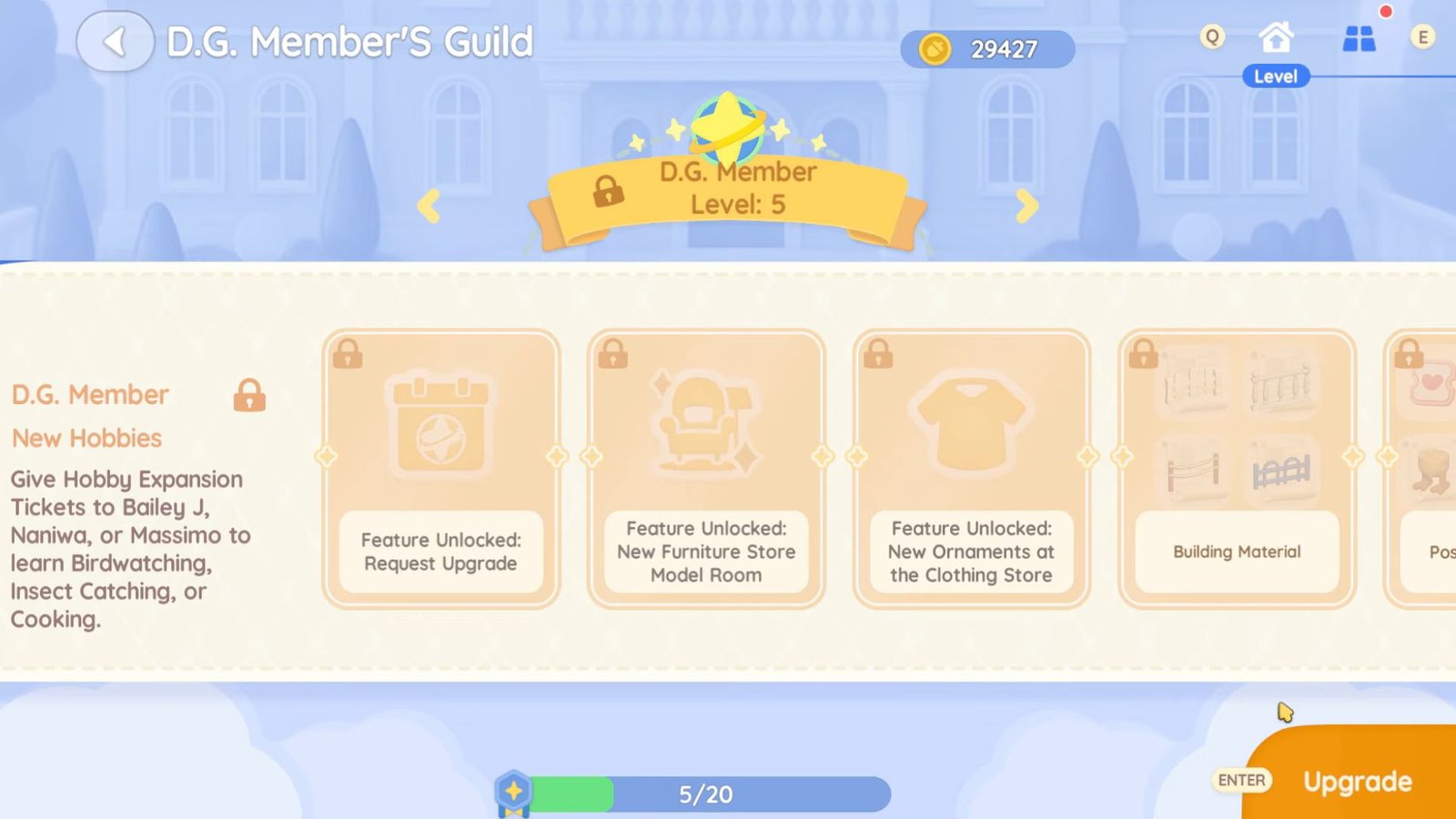Open the Q shortcut icon in top bar
1456x819 pixels.
1210,38
